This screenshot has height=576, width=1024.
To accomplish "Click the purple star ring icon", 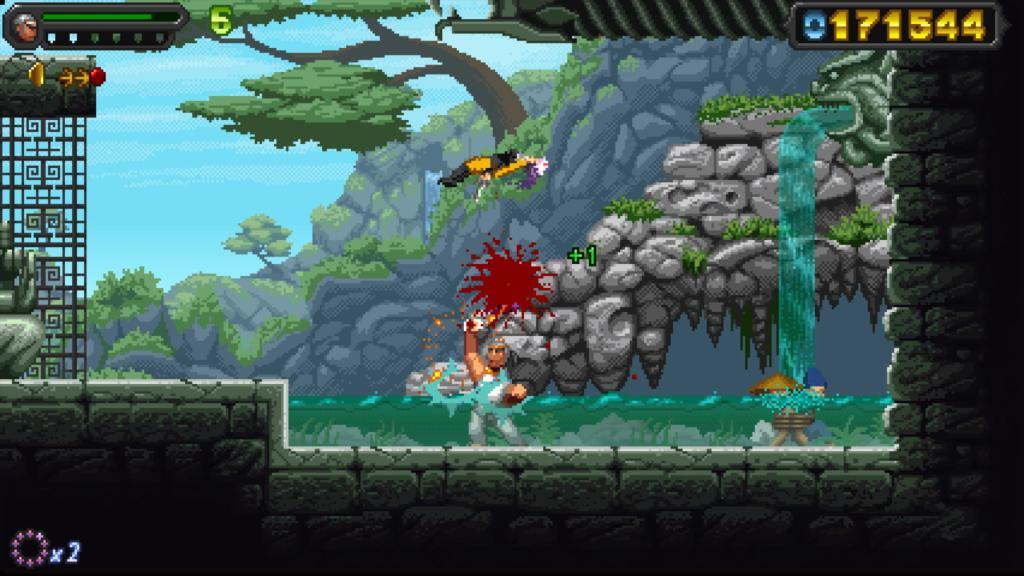I will click(x=28, y=548).
